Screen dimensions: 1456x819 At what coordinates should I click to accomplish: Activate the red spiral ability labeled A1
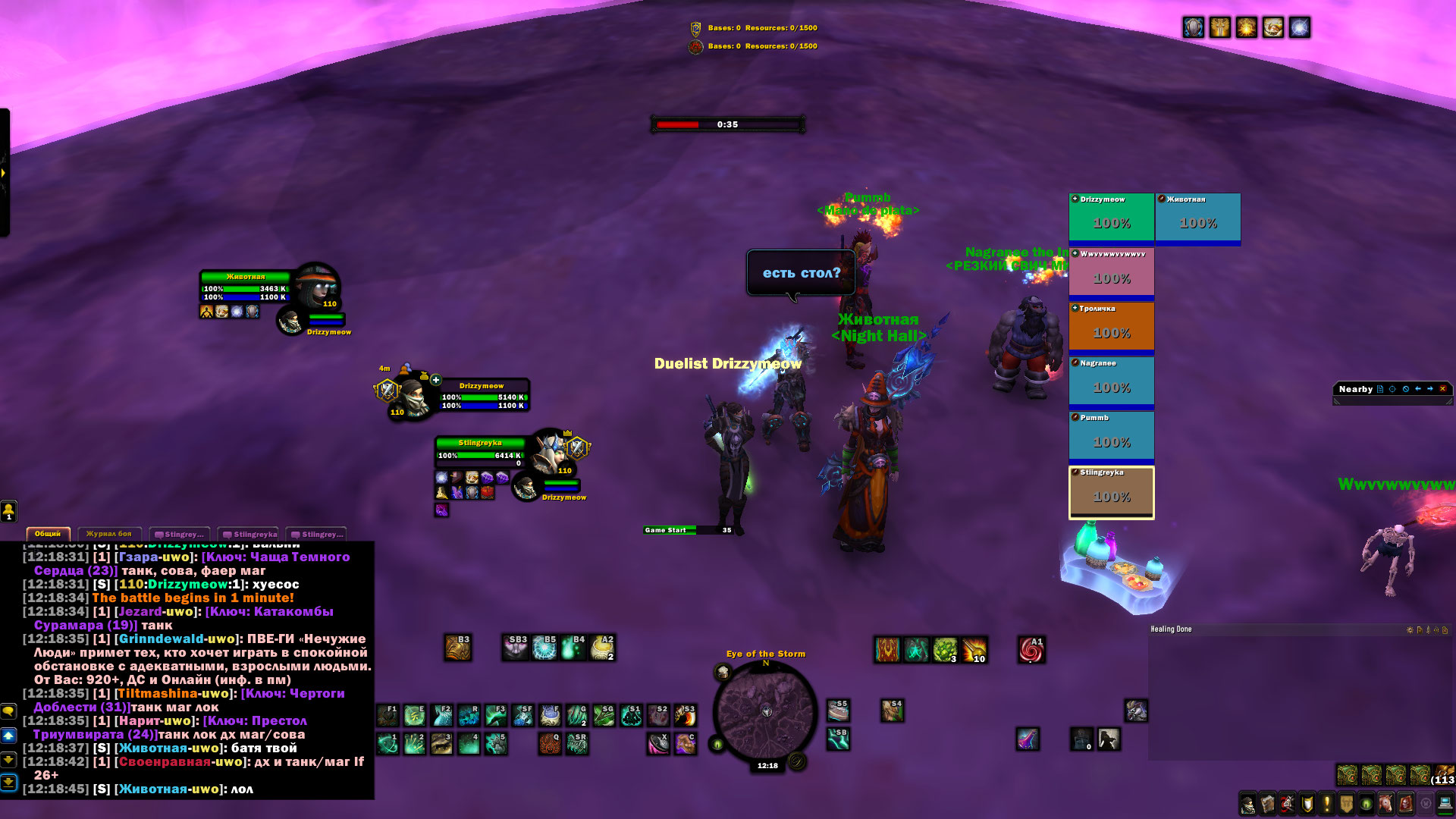point(1031,650)
